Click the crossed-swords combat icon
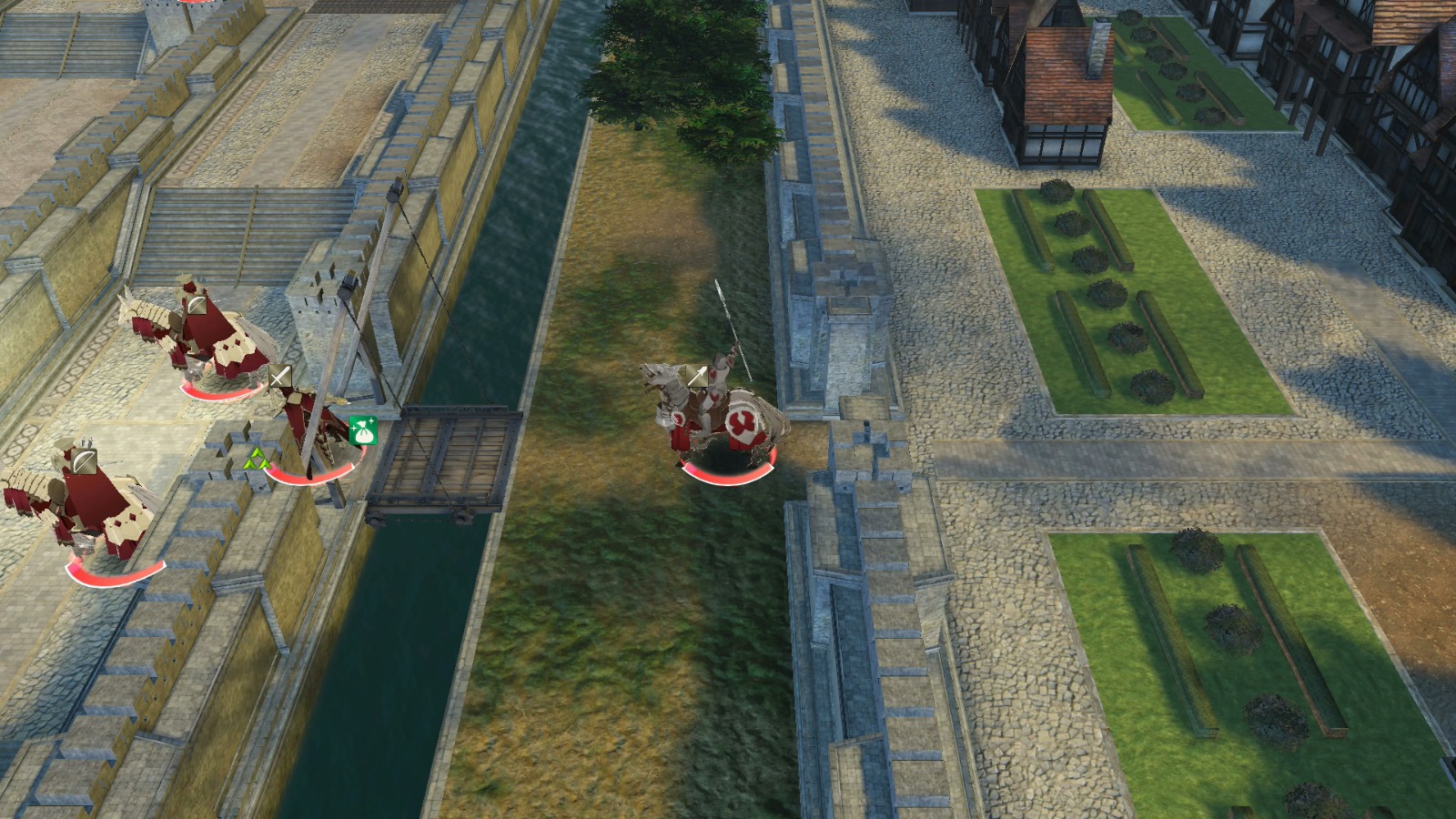 (279, 375)
